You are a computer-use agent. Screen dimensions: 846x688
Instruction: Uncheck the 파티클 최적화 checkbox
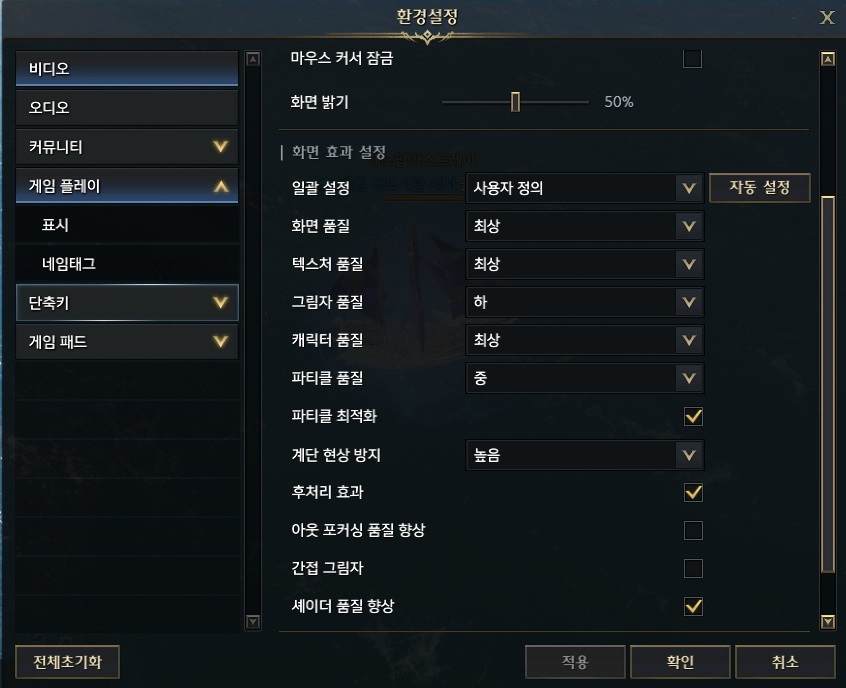coord(693,417)
